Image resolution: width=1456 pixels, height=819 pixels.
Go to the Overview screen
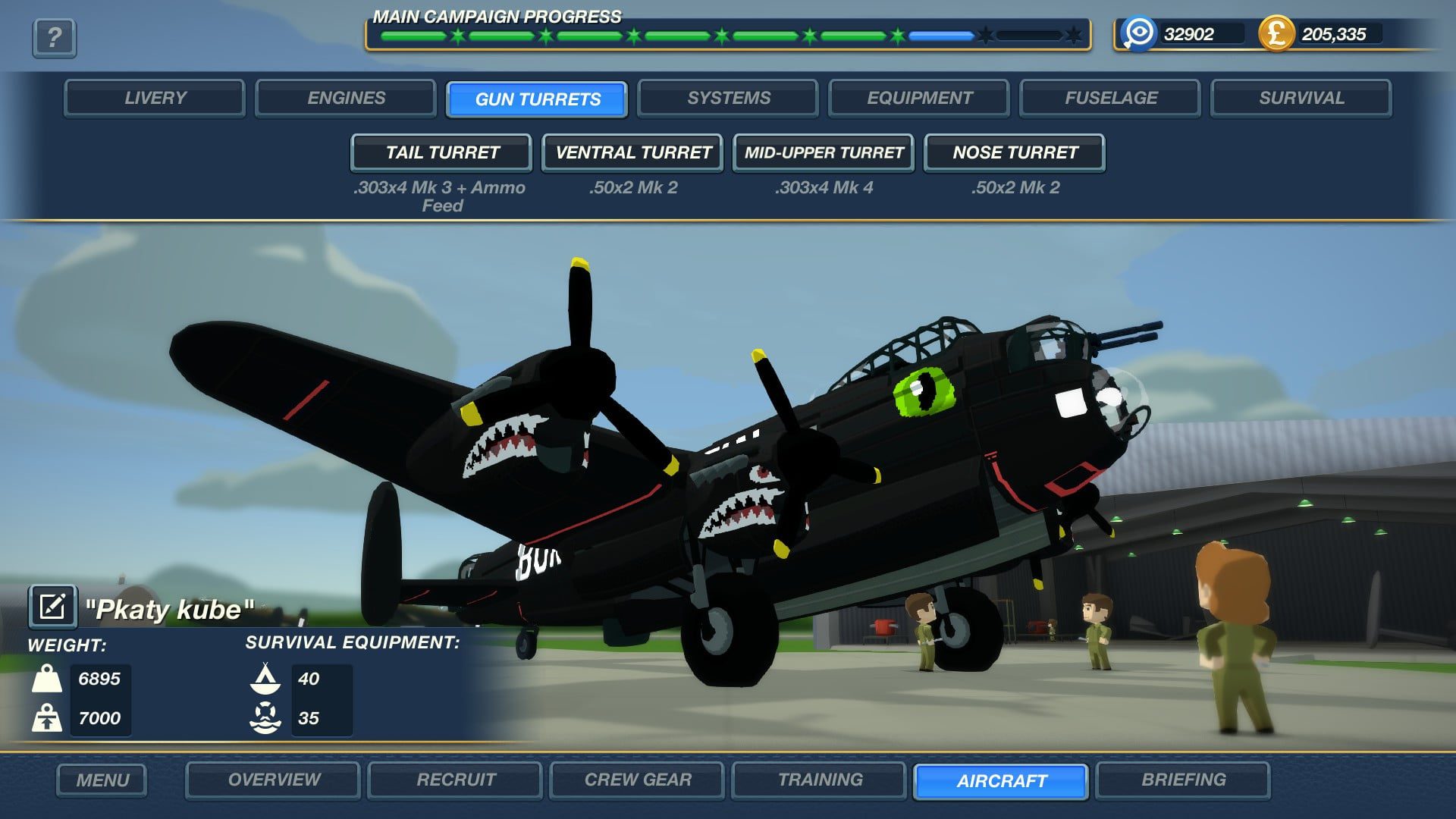[x=273, y=780]
